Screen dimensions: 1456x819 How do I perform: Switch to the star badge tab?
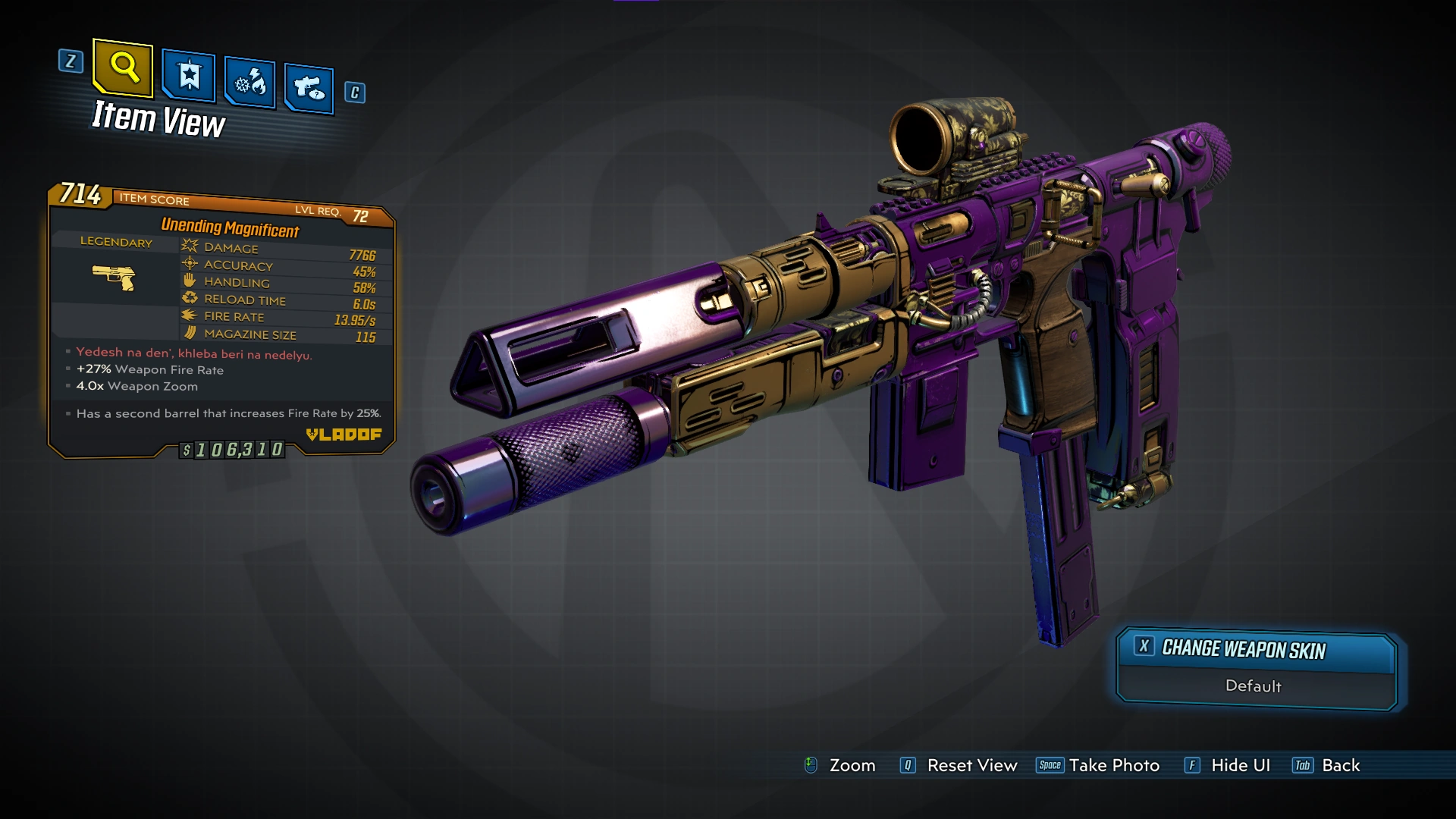click(189, 76)
